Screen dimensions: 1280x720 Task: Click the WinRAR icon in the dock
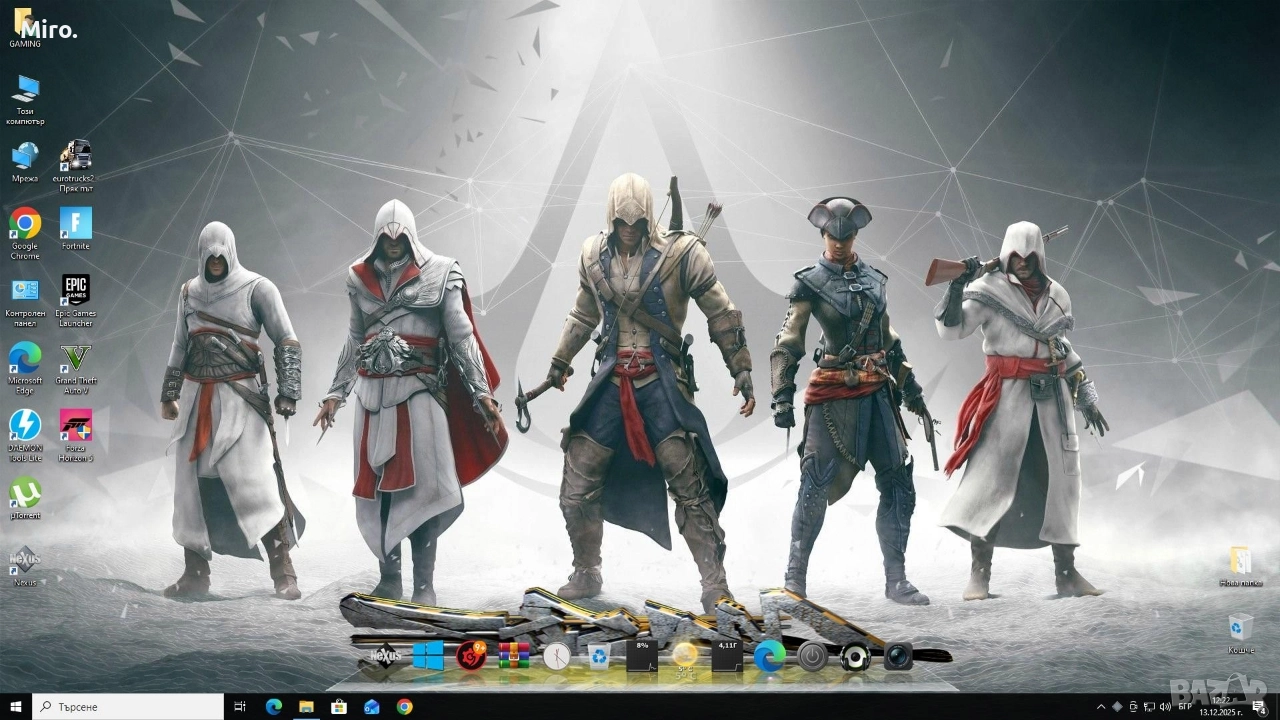[514, 656]
